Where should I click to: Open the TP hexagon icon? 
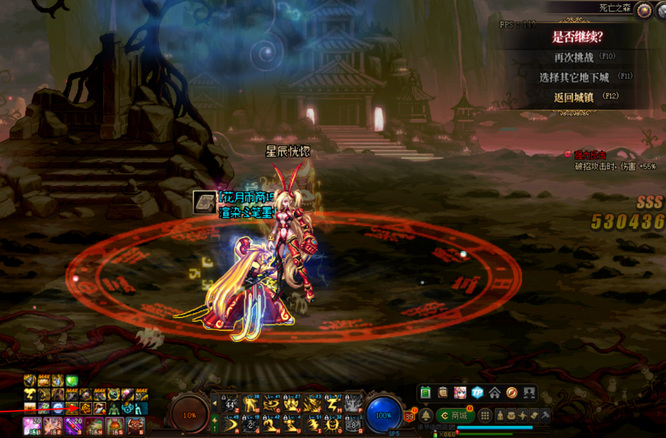coord(477,392)
